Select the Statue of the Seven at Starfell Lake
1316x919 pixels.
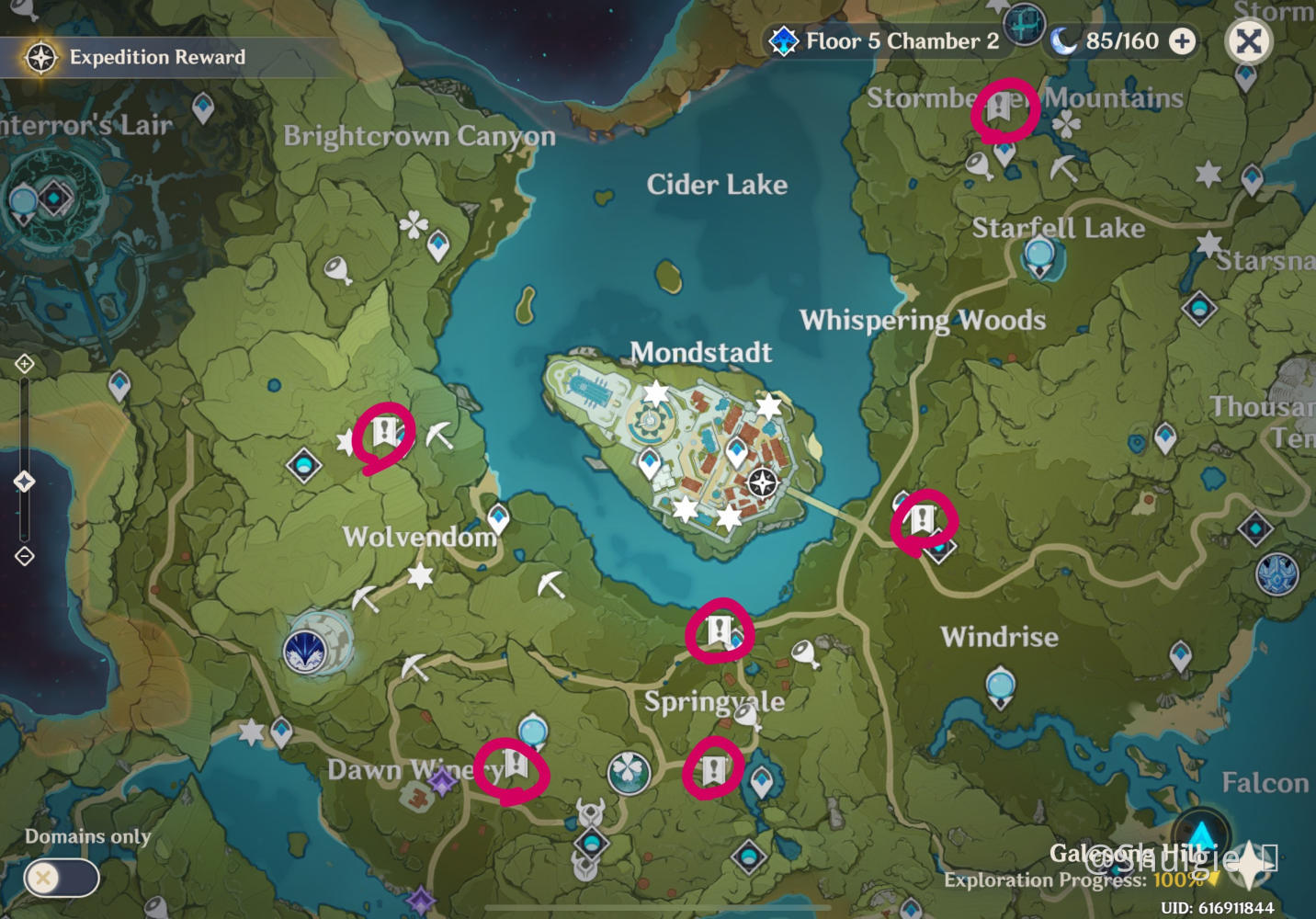[x=1039, y=253]
